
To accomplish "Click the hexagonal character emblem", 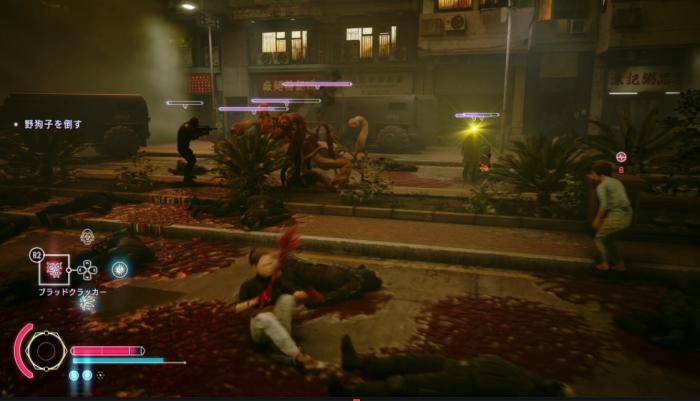I will (45, 351).
